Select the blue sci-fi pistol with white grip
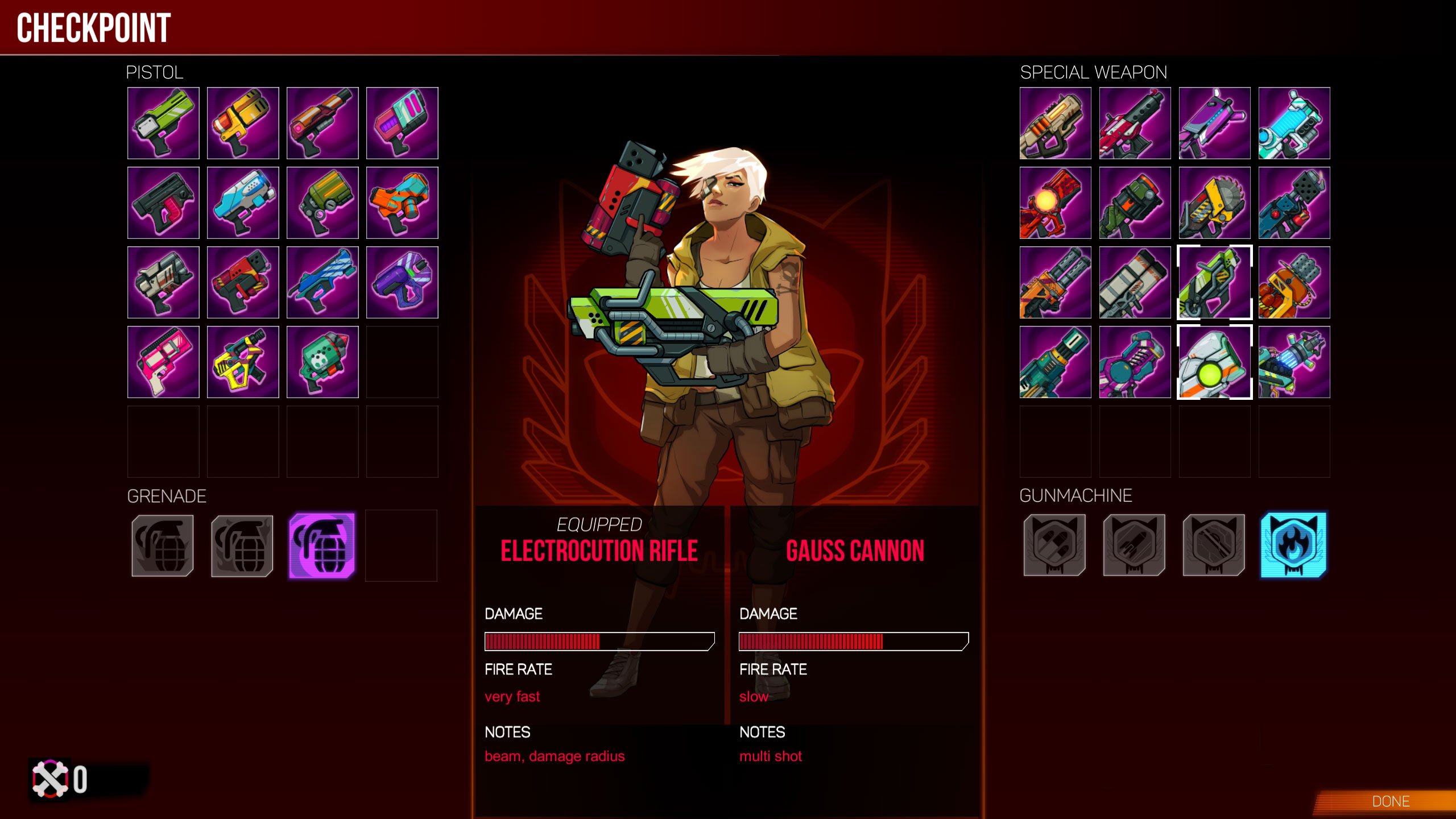1456x819 pixels. tap(243, 202)
